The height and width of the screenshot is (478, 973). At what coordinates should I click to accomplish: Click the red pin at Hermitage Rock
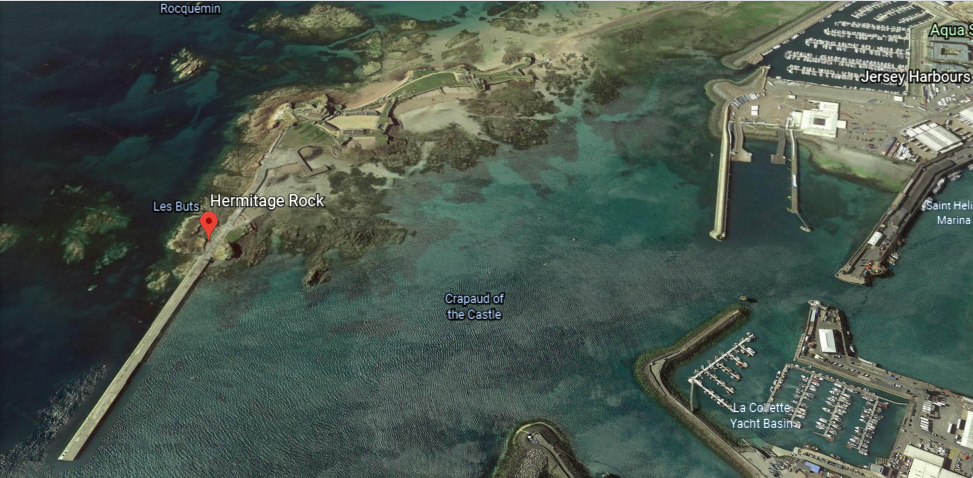[208, 225]
